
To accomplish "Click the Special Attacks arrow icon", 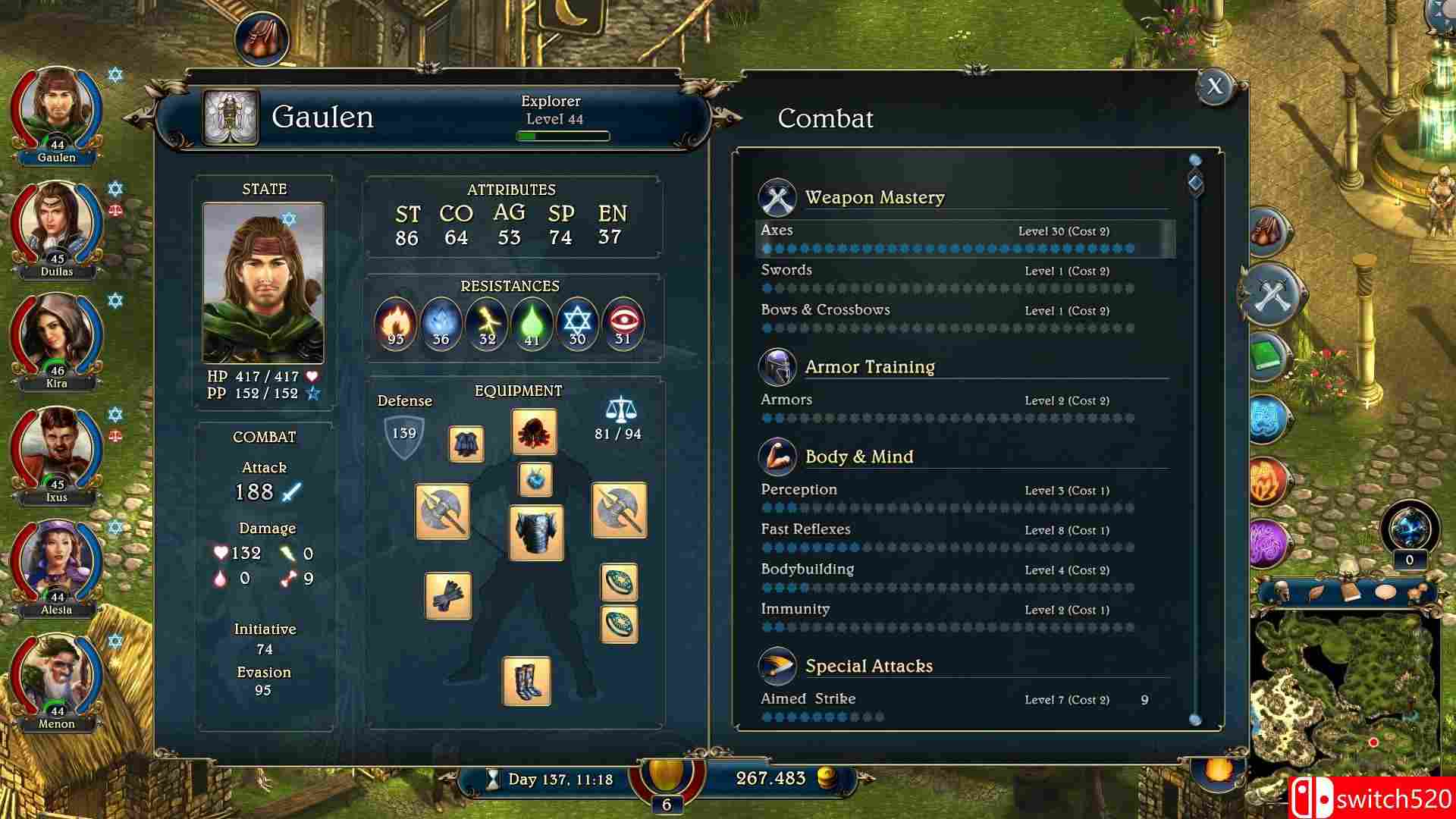I will click(x=777, y=665).
